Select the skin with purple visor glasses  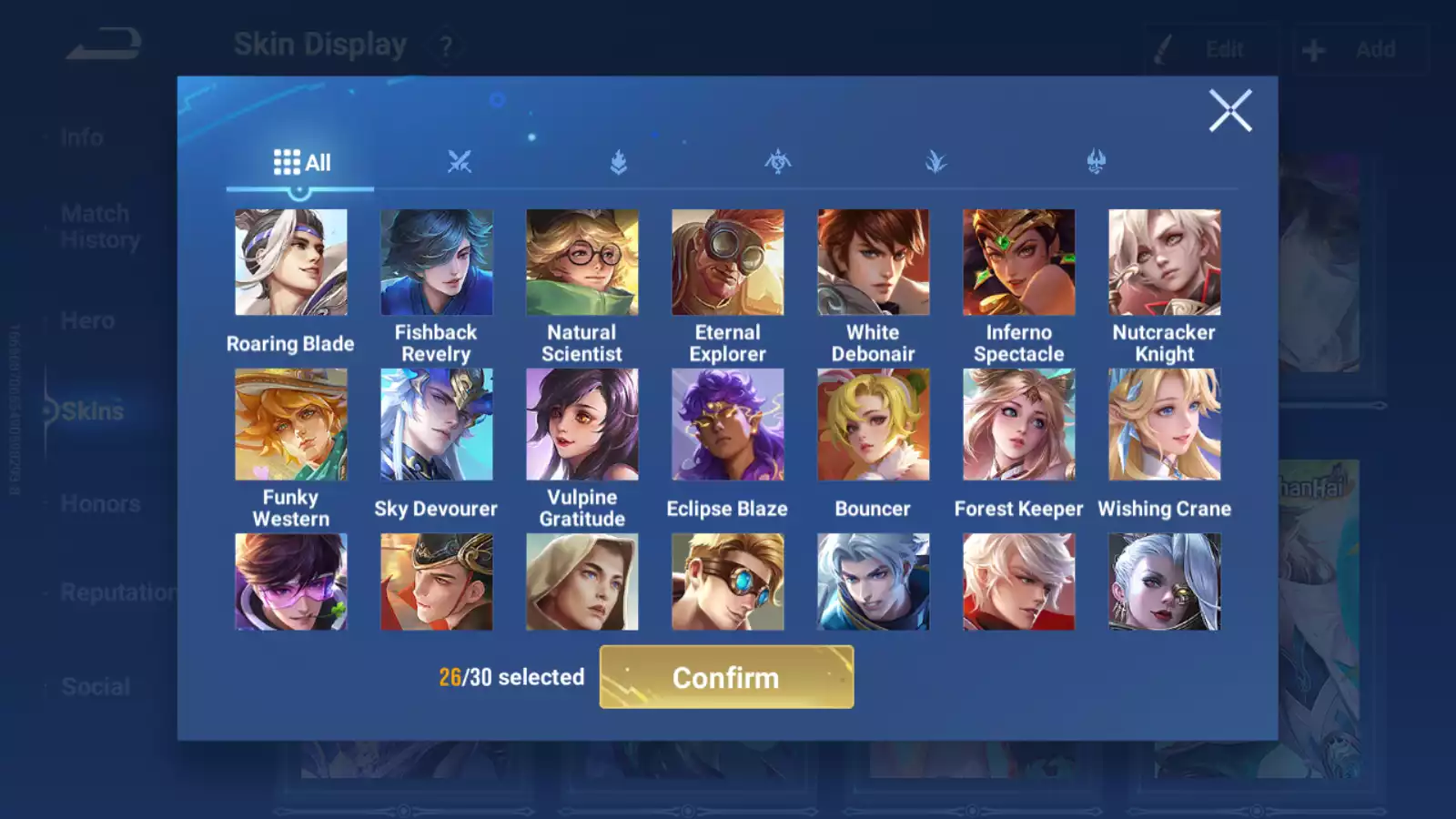(290, 581)
